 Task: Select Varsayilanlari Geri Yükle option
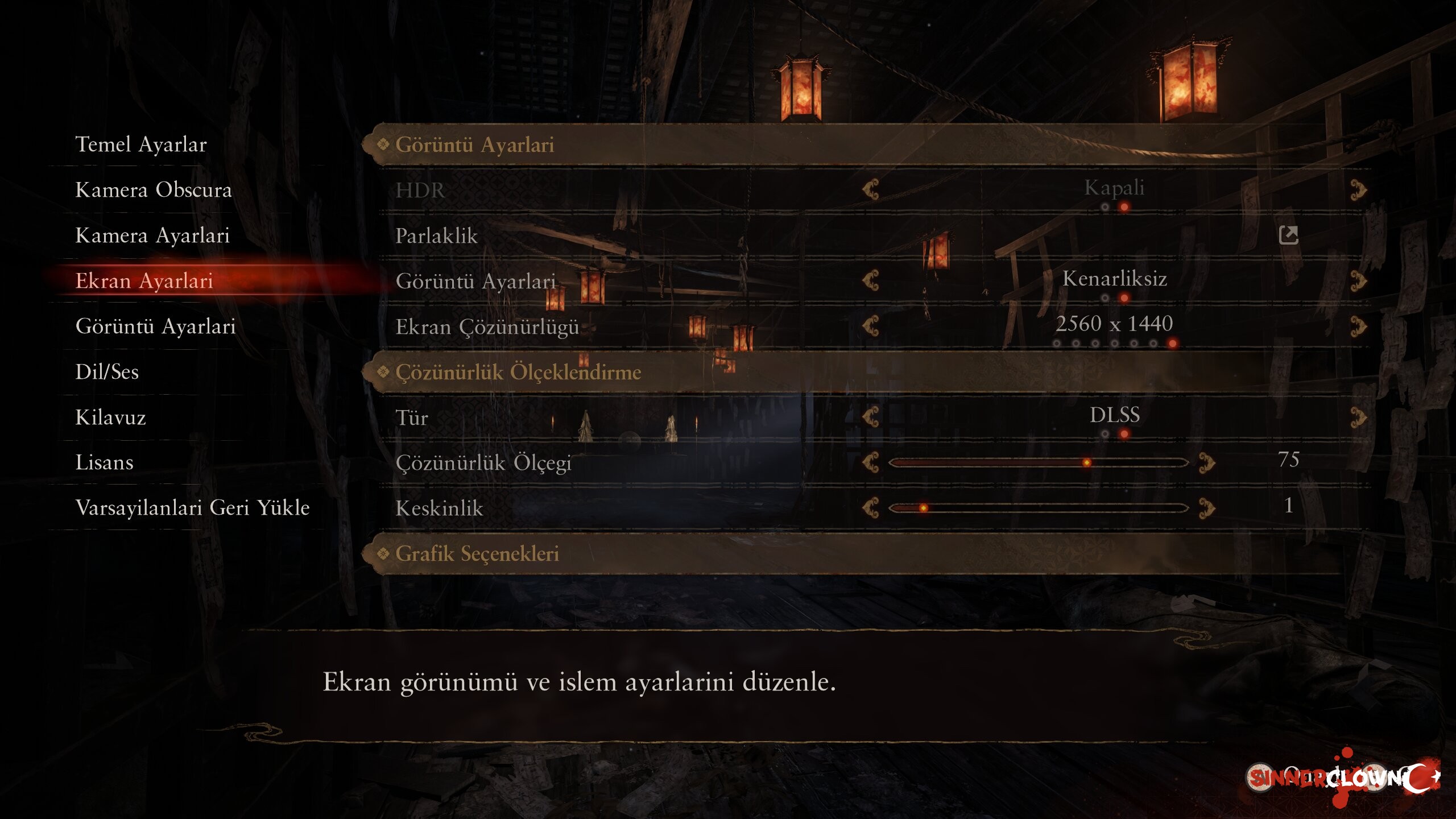[x=192, y=507]
